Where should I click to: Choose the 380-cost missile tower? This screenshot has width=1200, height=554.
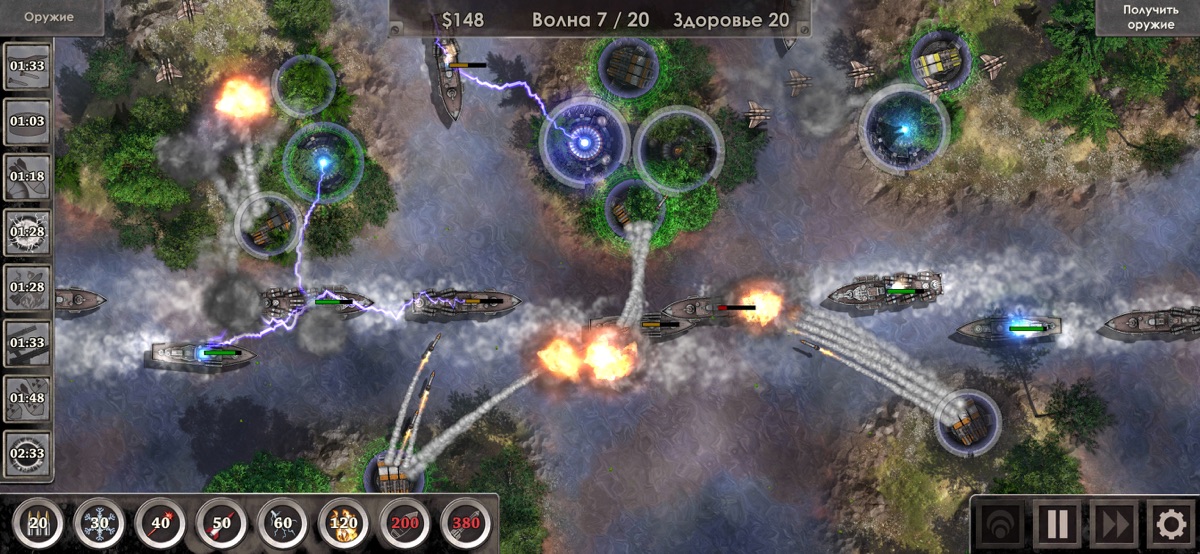(x=465, y=522)
